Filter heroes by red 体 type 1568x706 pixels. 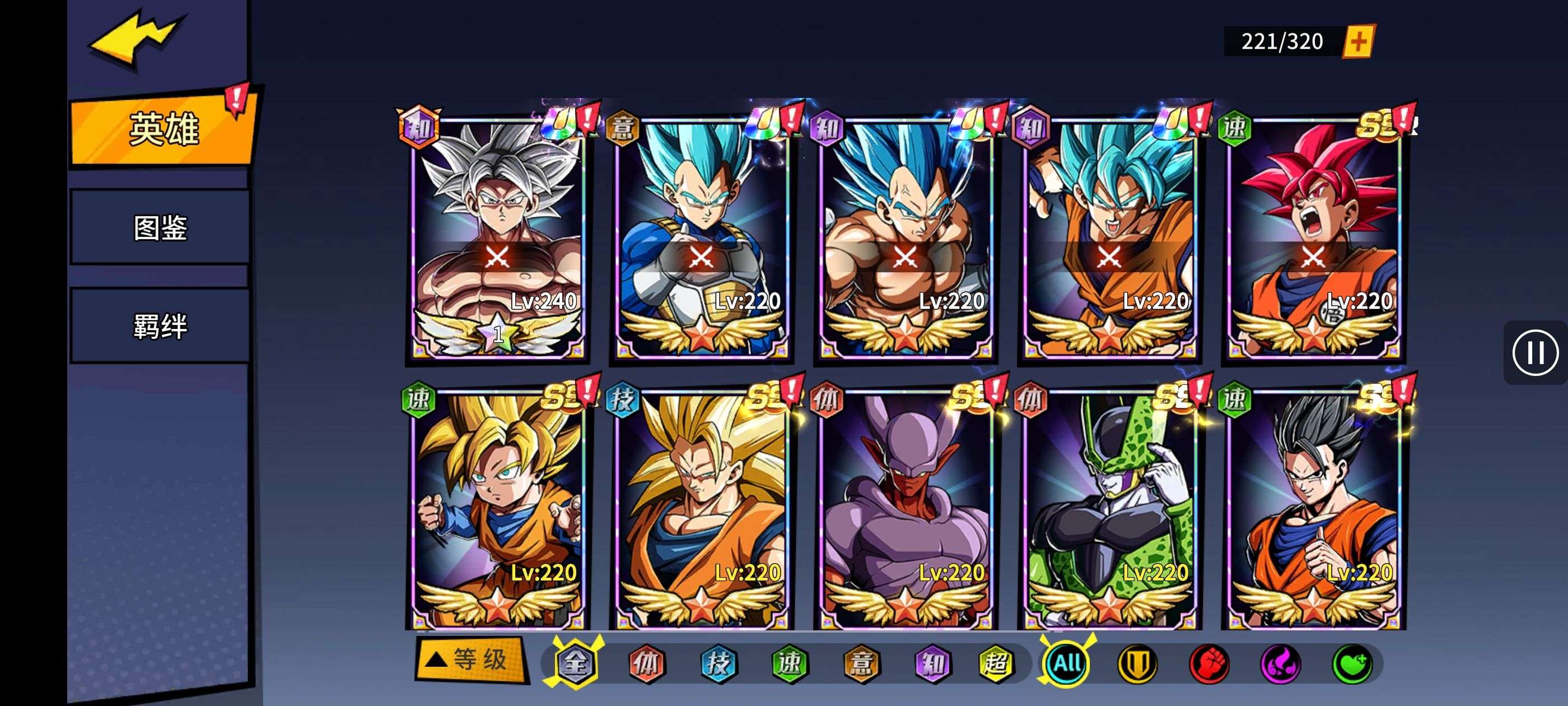(646, 663)
